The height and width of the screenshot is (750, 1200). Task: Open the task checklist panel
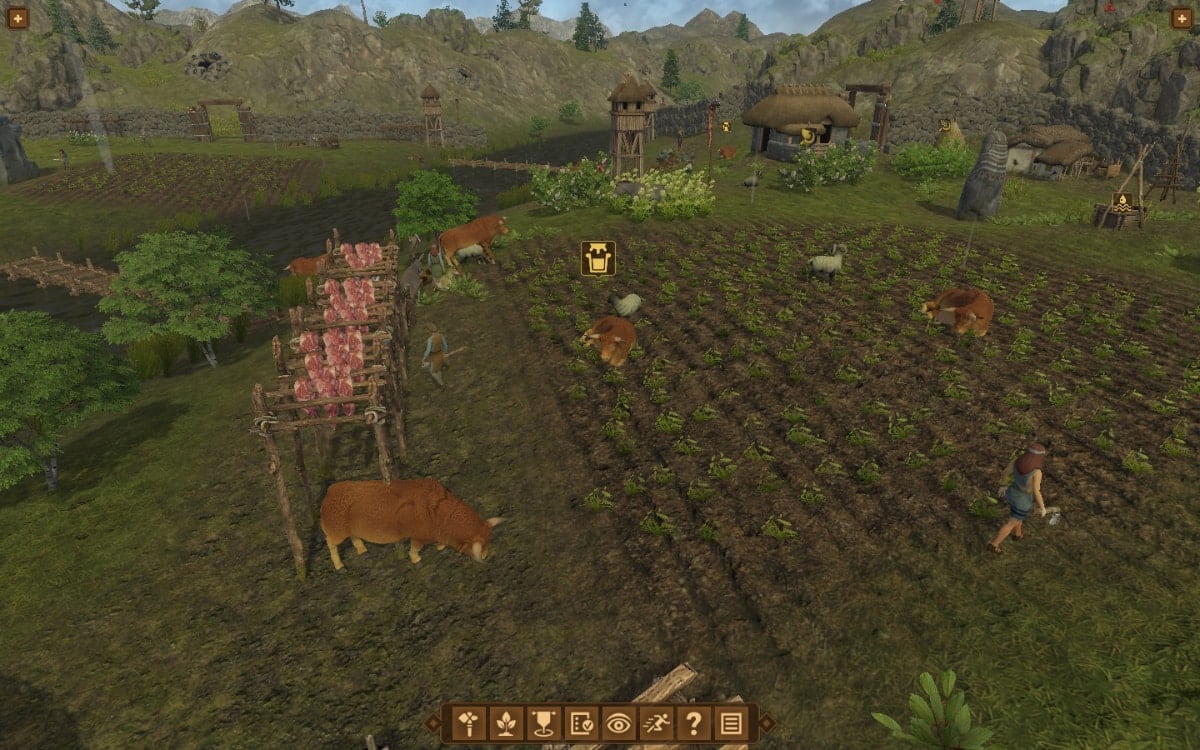click(581, 723)
